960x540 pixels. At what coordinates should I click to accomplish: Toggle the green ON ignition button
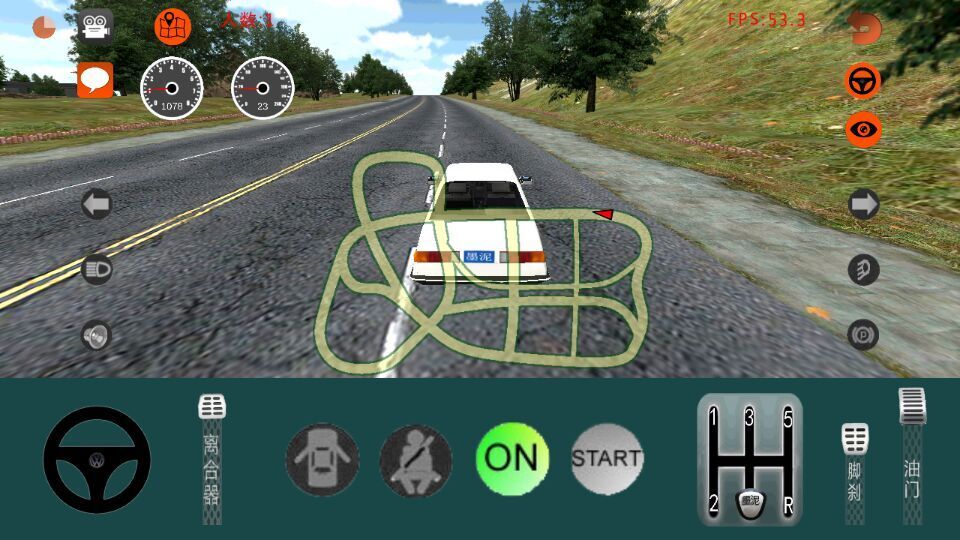pyautogui.click(x=511, y=459)
